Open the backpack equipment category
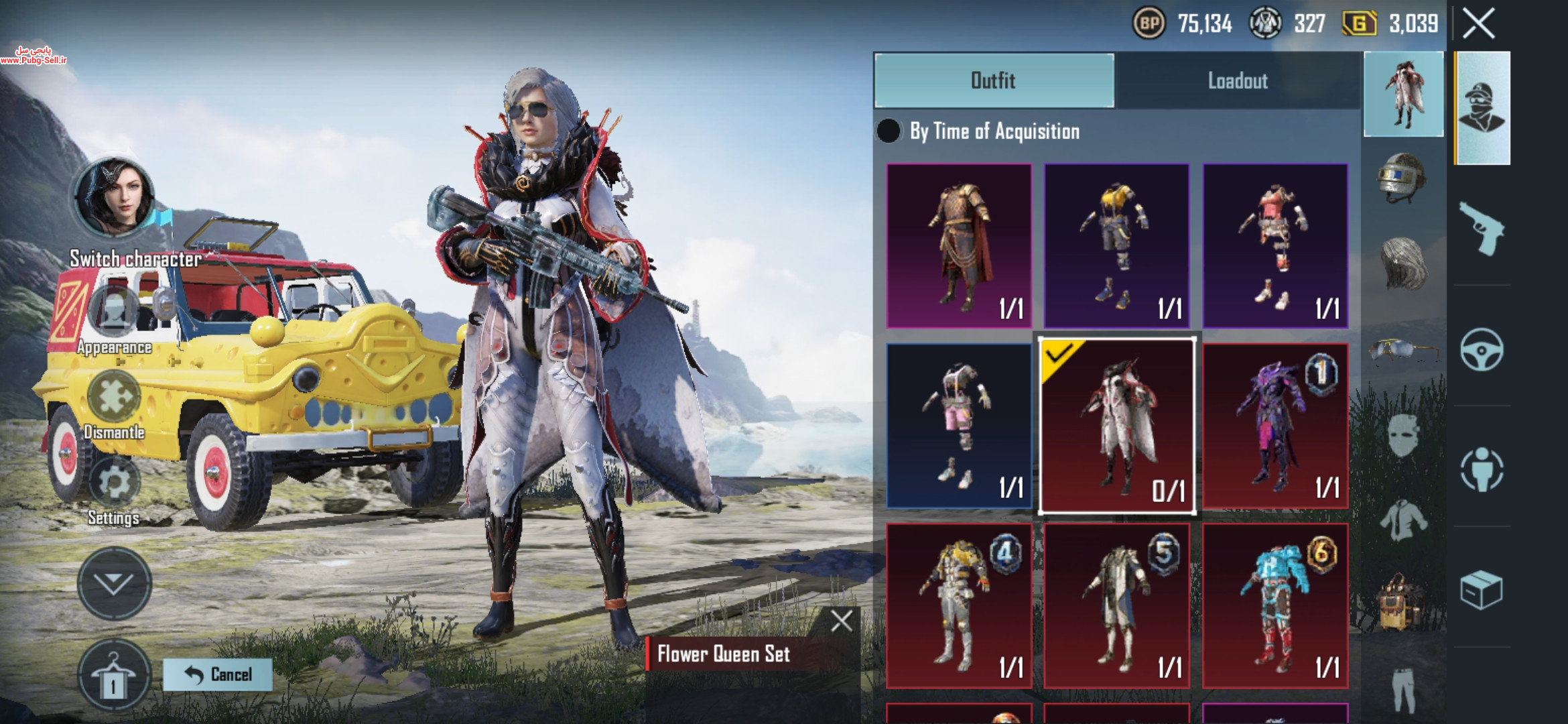This screenshot has height=724, width=1568. point(1400,601)
